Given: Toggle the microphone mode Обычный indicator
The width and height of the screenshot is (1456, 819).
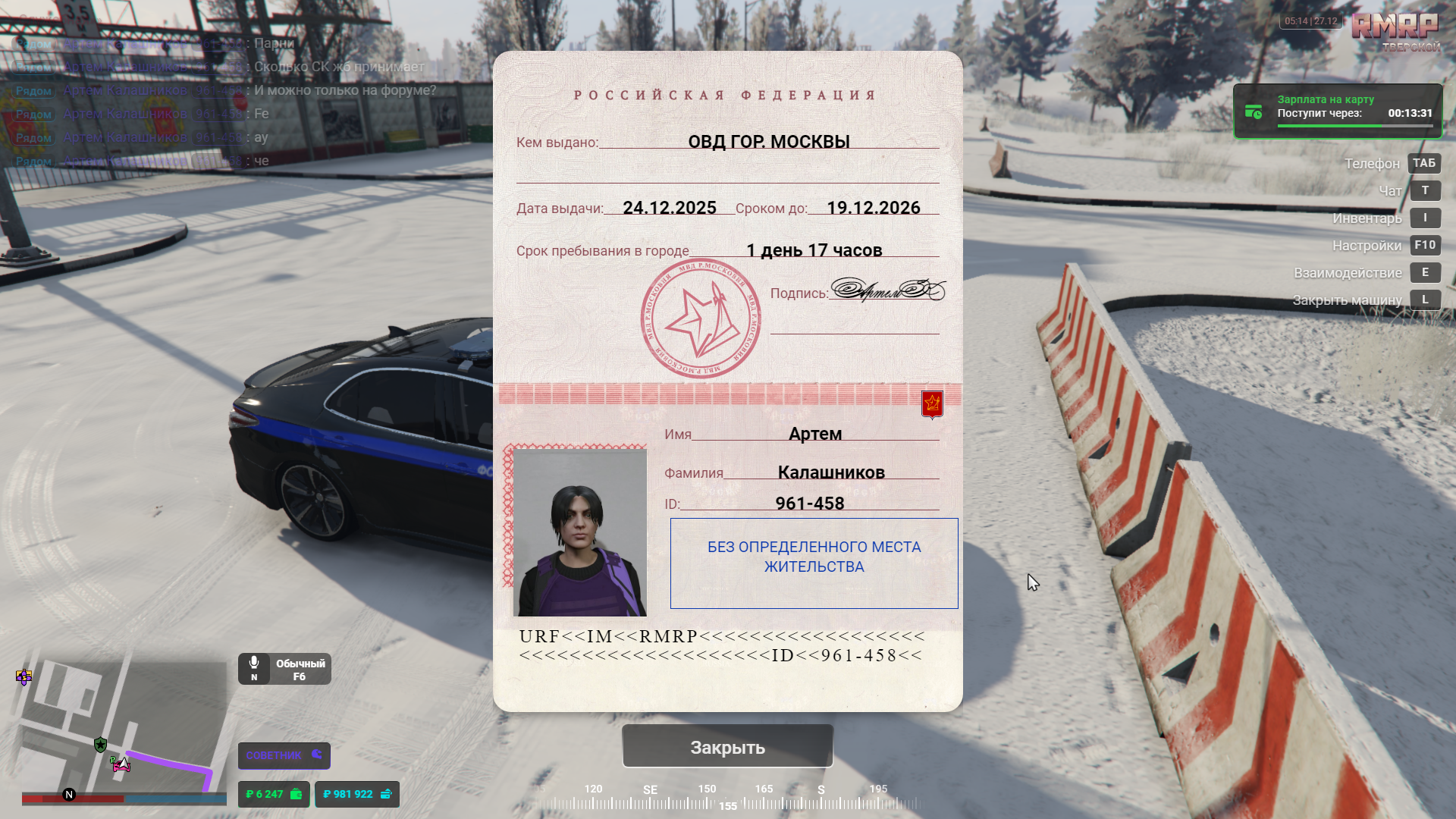Looking at the screenshot, I should click(284, 669).
